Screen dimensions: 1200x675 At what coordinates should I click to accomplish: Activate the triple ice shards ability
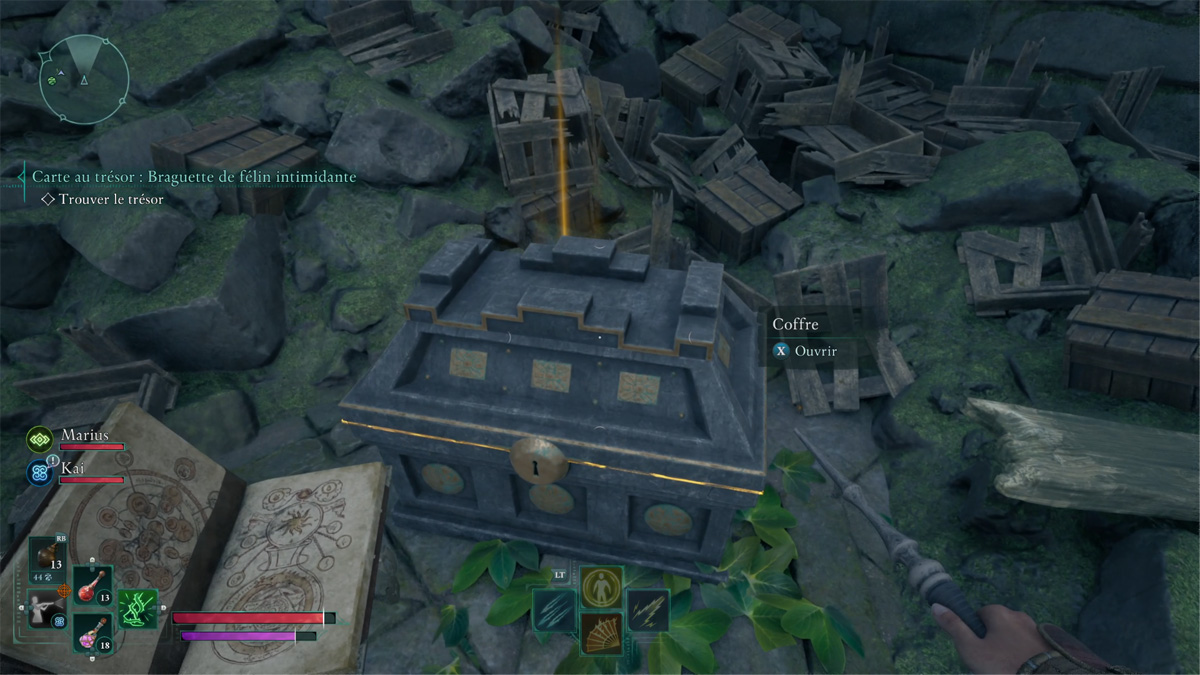tap(554, 609)
